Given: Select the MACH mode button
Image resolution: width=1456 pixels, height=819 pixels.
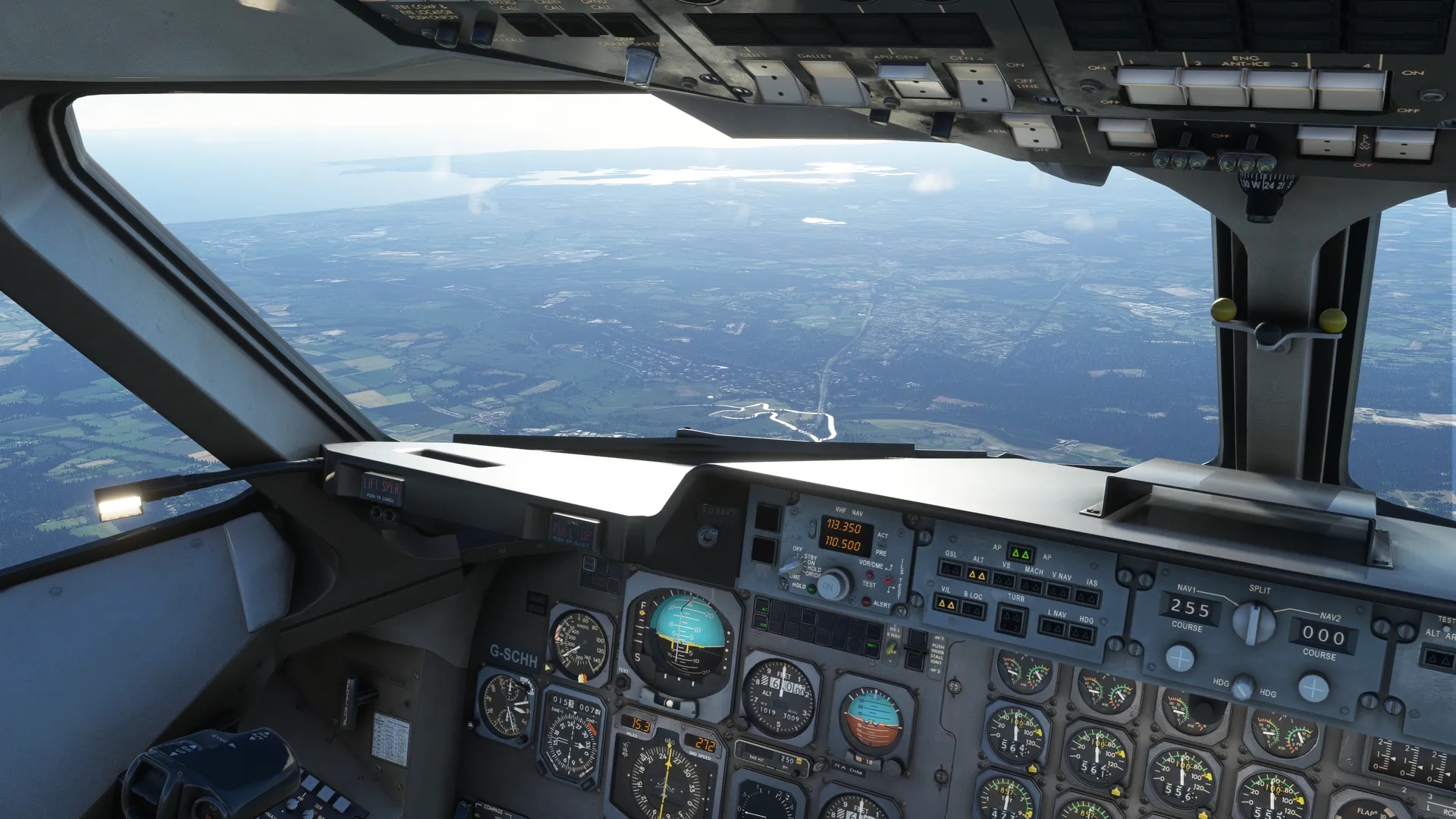Looking at the screenshot, I should pos(1031,586).
